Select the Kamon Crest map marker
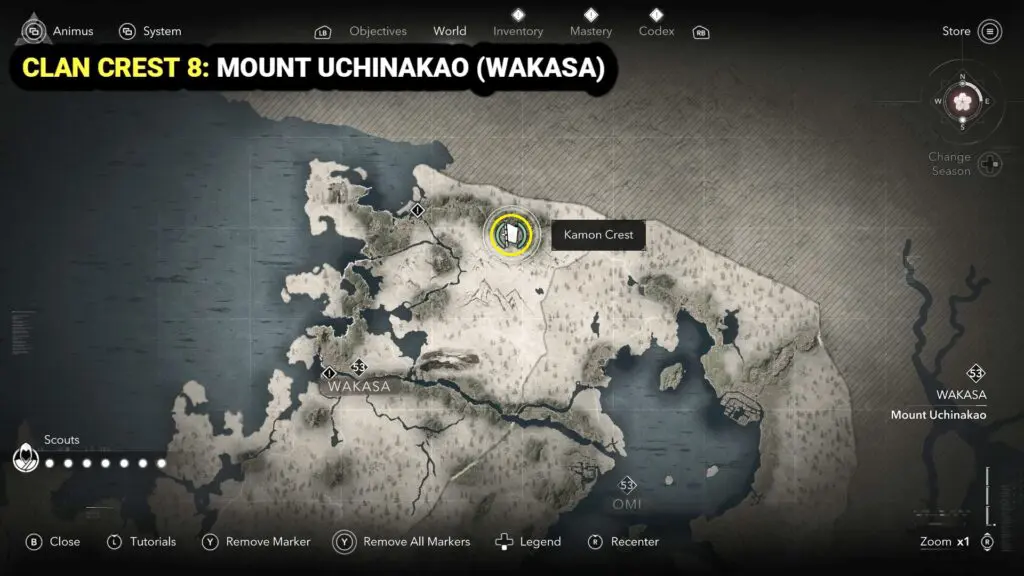This screenshot has width=1024, height=576. tap(510, 234)
